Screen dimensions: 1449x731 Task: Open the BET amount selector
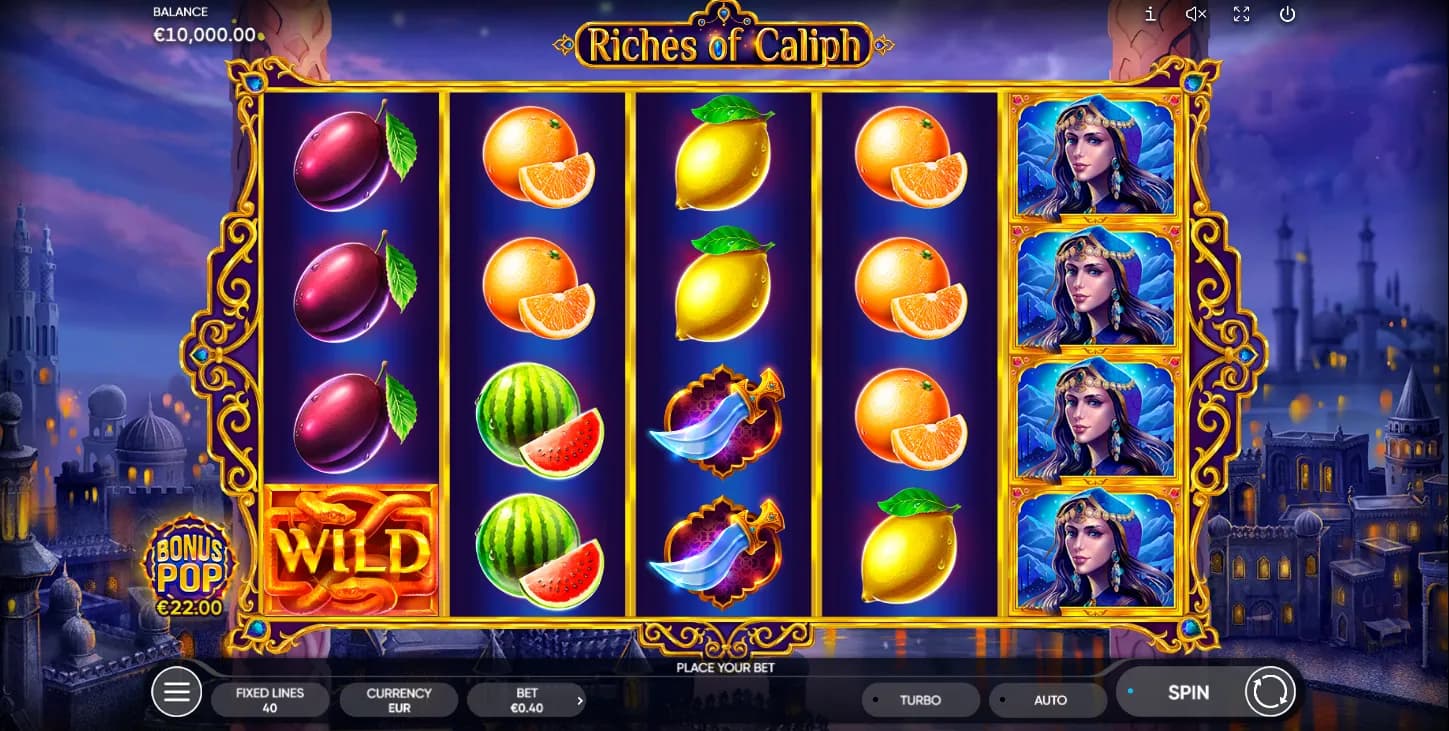pyautogui.click(x=527, y=700)
